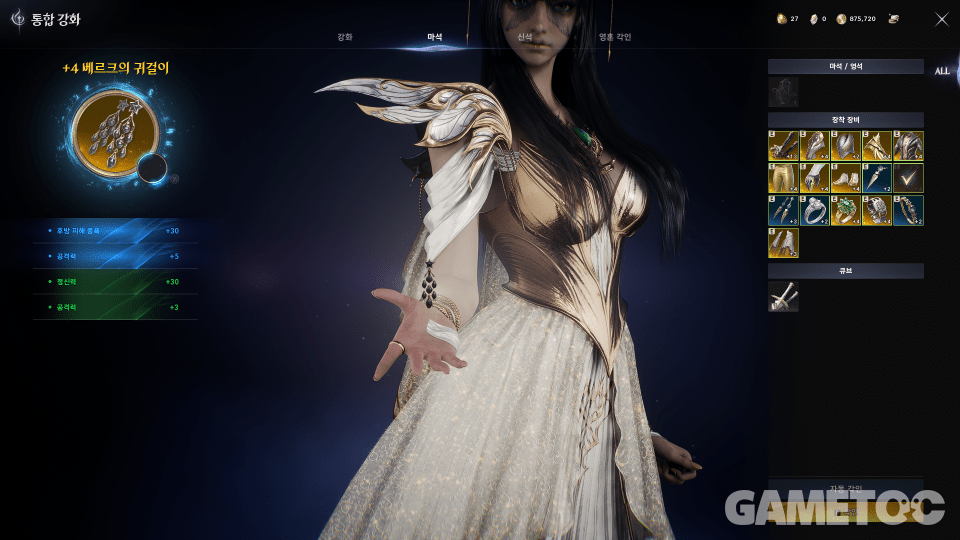The height and width of the screenshot is (540, 960).
Task: Pick the boots equipment slot
Action: click(x=846, y=178)
